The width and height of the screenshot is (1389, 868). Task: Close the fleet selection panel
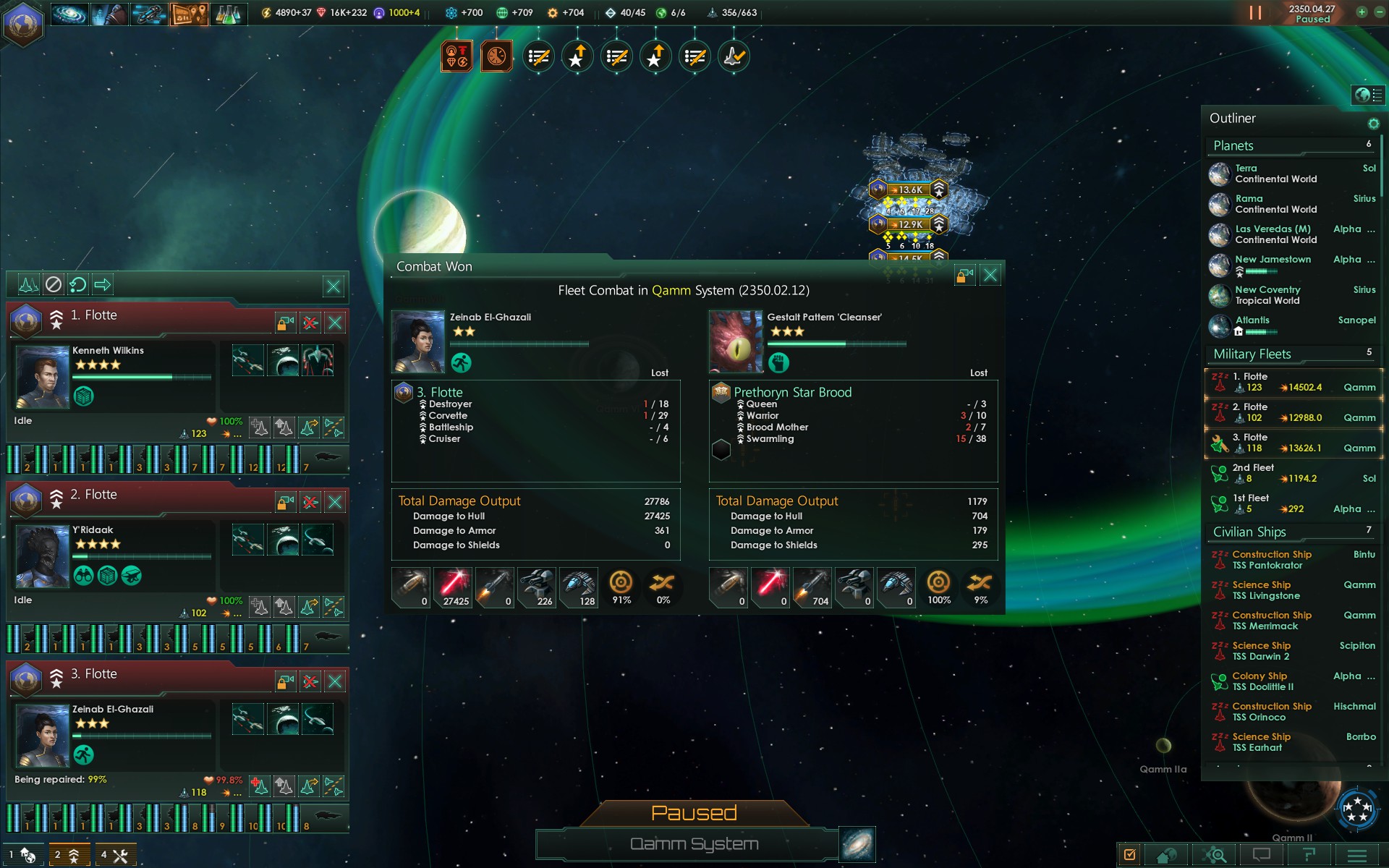[x=334, y=286]
